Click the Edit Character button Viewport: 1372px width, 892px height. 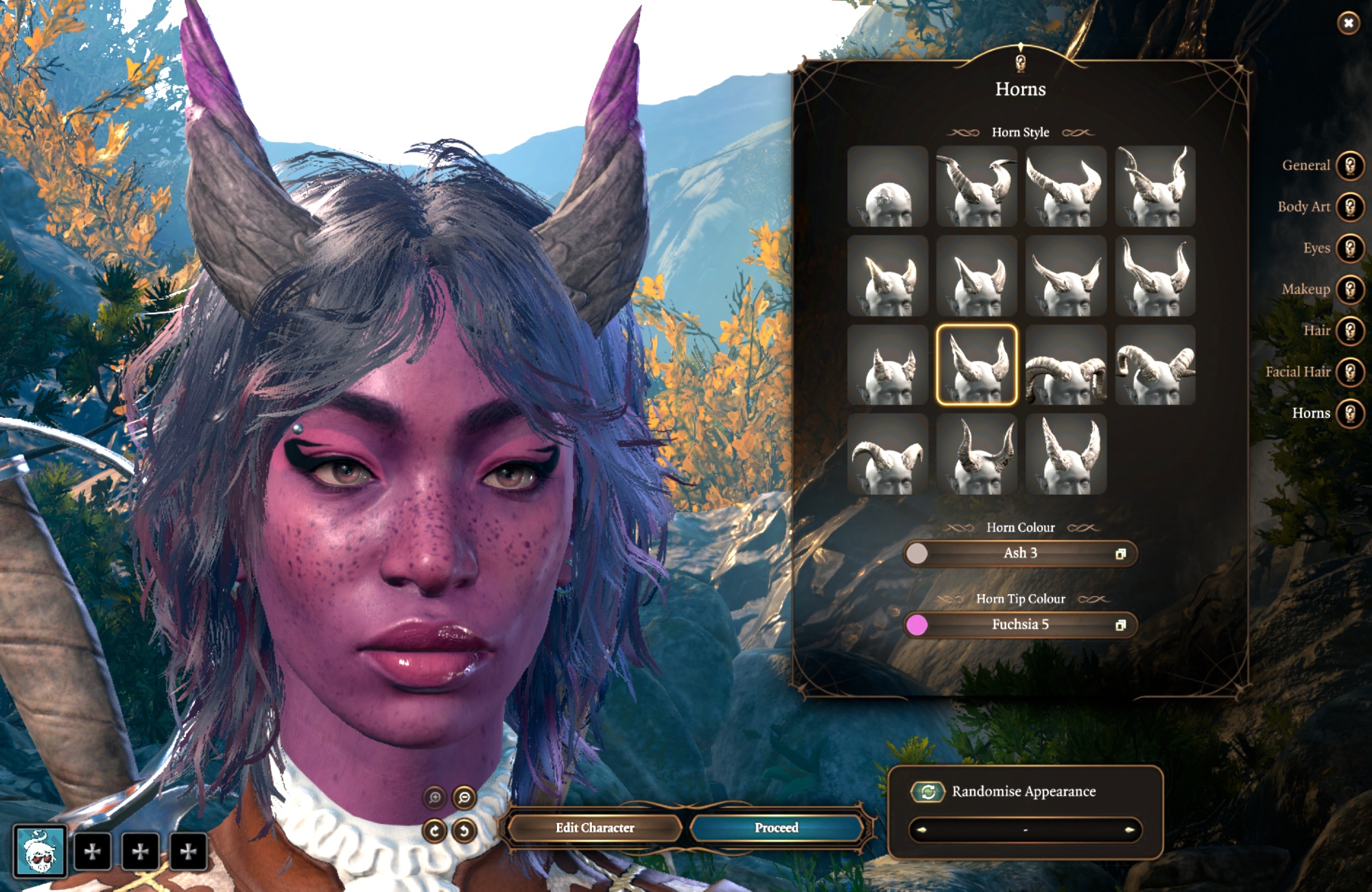tap(595, 828)
